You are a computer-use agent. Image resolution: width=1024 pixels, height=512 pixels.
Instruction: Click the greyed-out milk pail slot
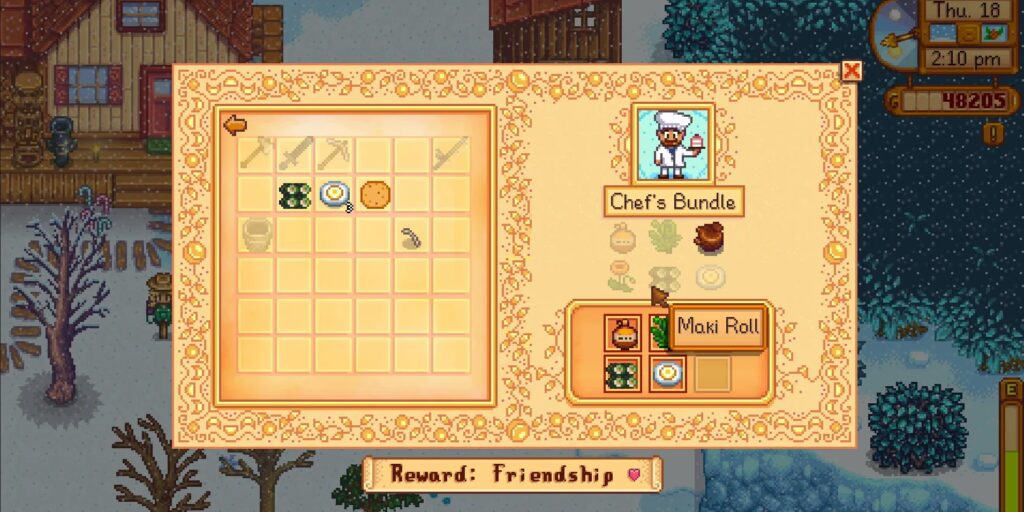tap(257, 234)
